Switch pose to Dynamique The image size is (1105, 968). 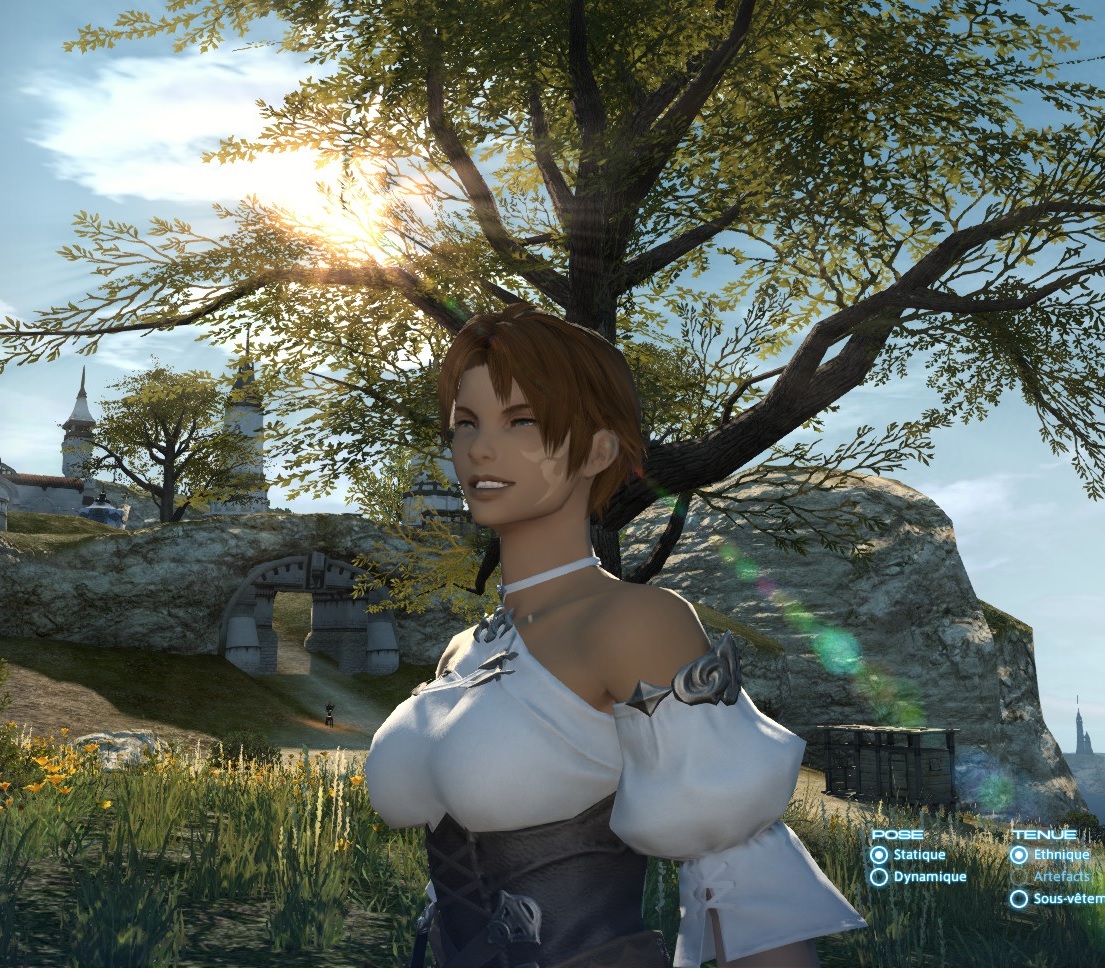pos(879,877)
